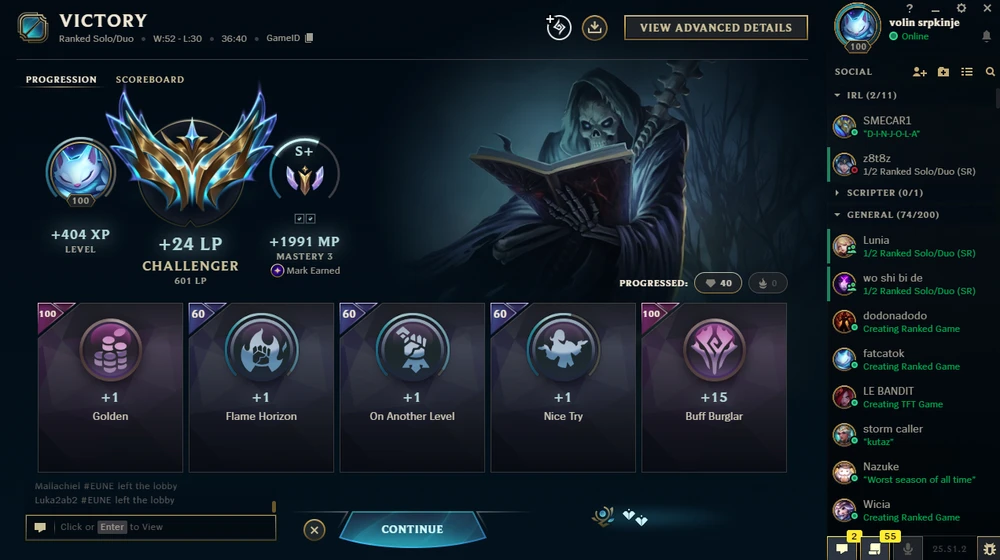Open the client settings gear
The width and height of the screenshot is (1000, 560).
pyautogui.click(x=961, y=8)
